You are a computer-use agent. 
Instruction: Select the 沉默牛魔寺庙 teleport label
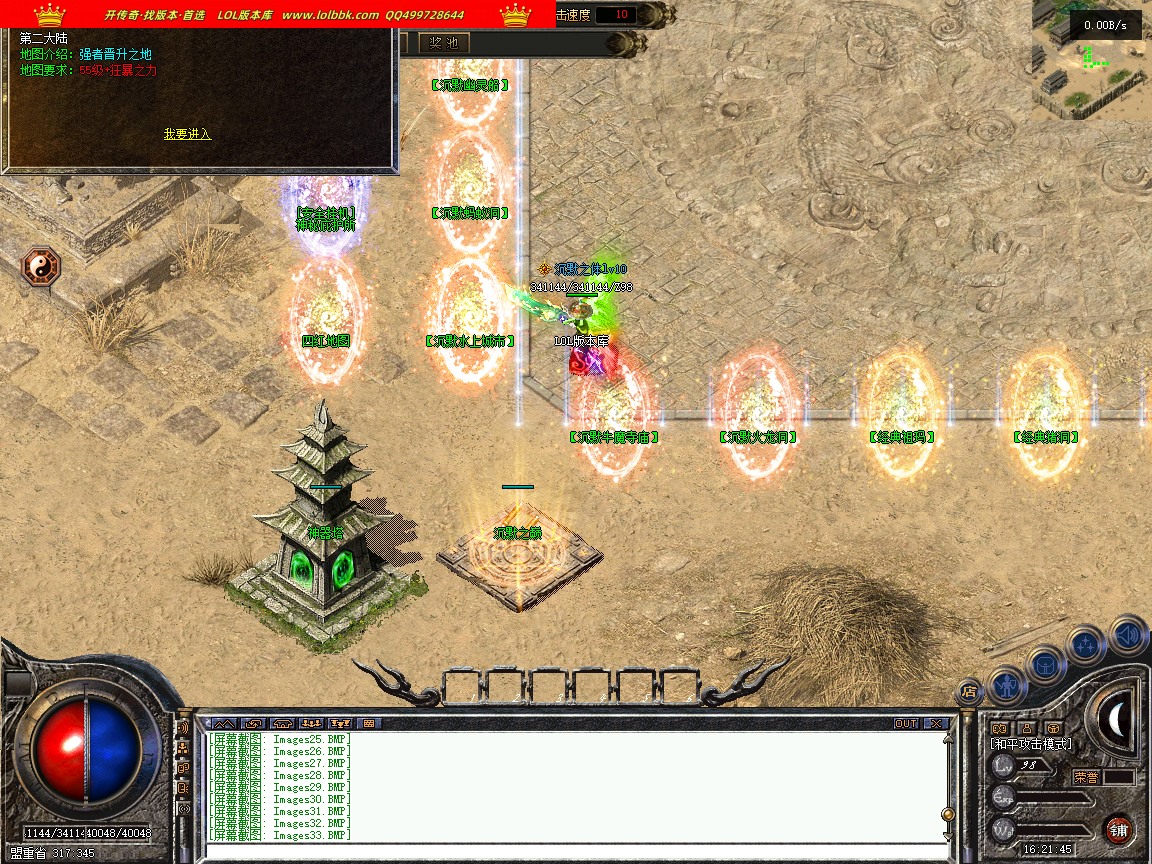pos(614,437)
